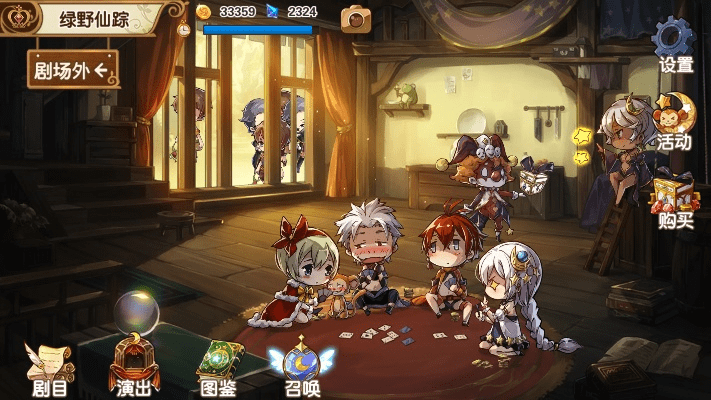Tap the camera screenshot icon
The image size is (711, 400).
354,17
